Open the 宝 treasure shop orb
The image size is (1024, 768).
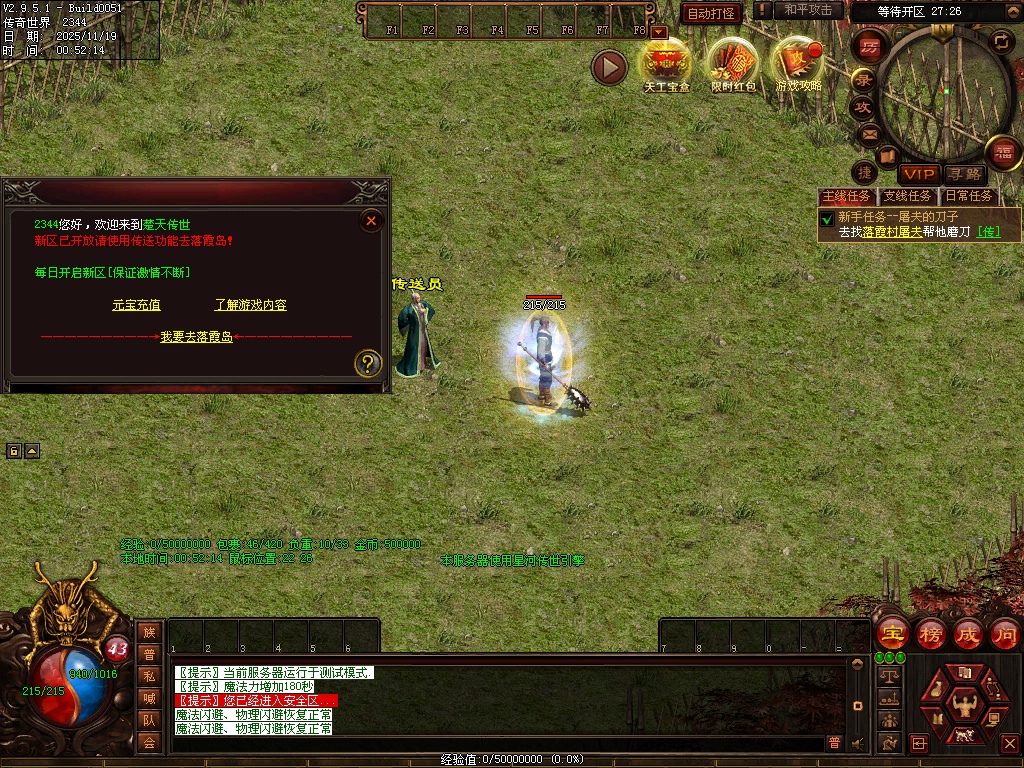[x=892, y=634]
